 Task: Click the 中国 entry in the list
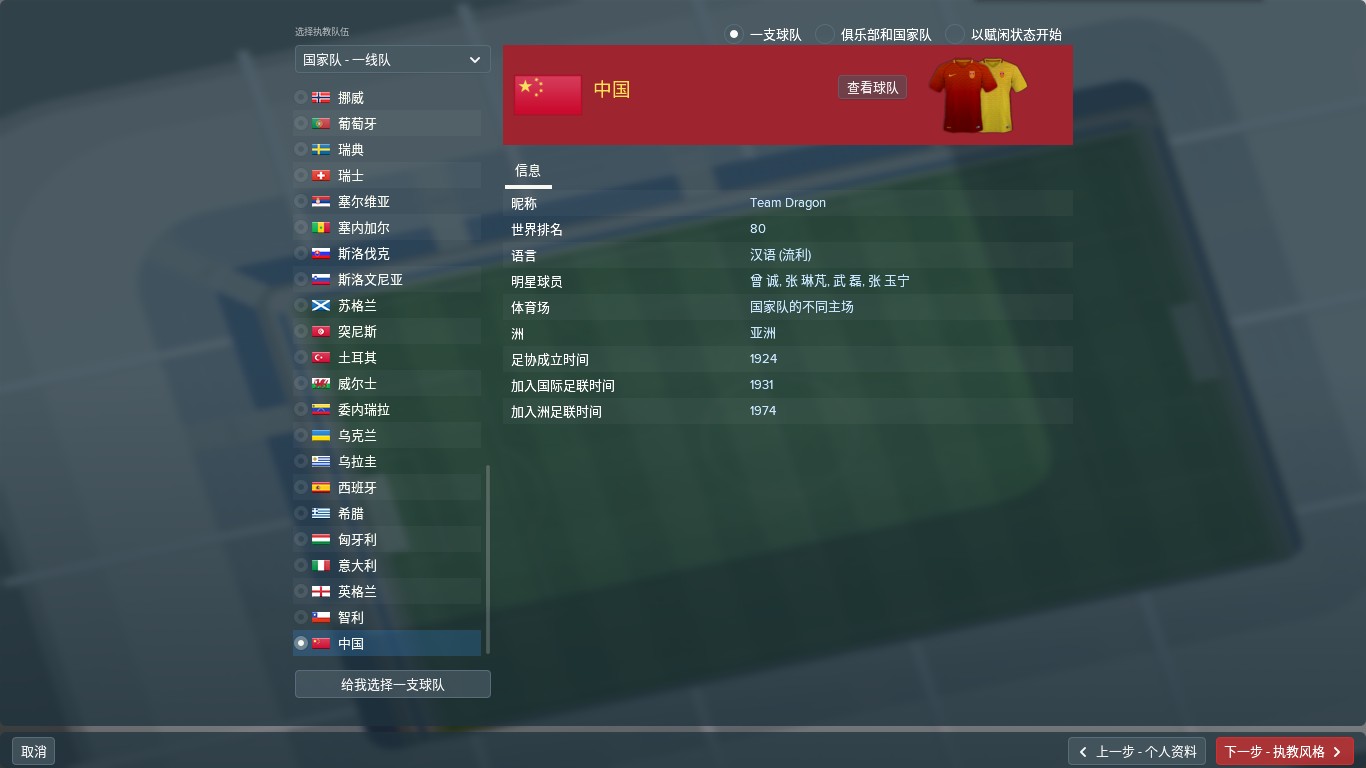(350, 643)
